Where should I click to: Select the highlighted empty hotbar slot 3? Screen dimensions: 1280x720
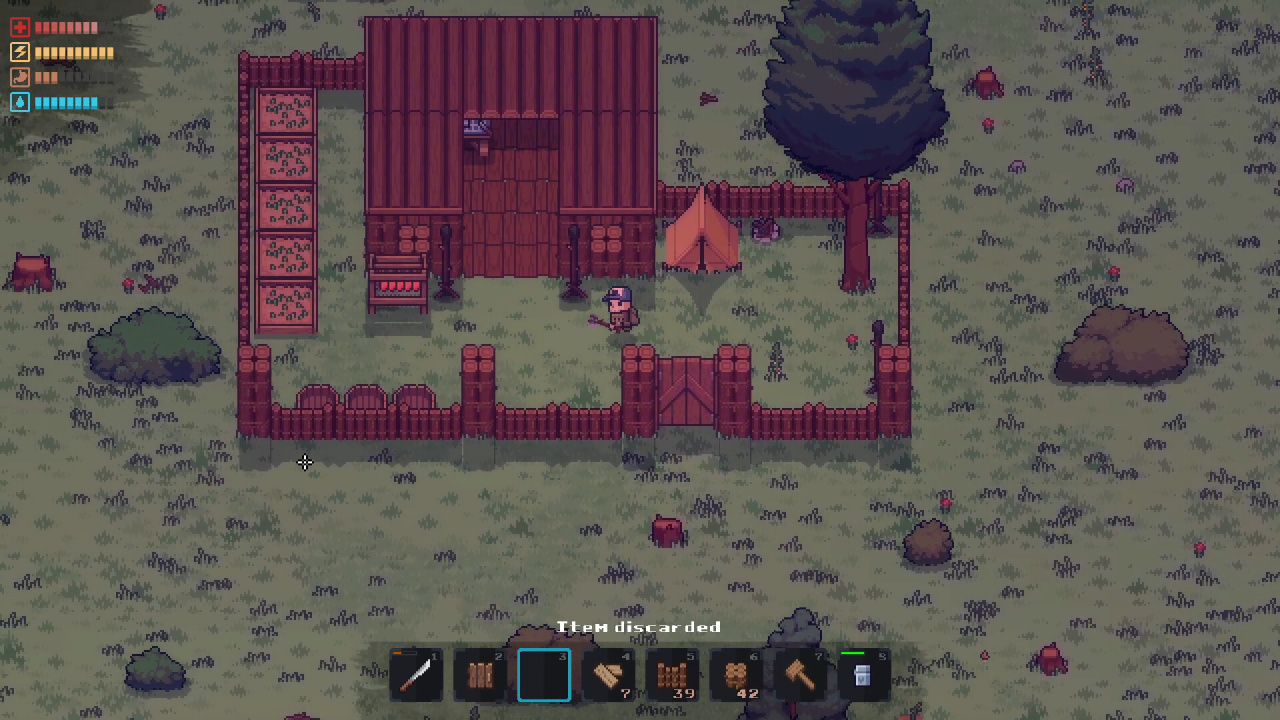pos(544,675)
